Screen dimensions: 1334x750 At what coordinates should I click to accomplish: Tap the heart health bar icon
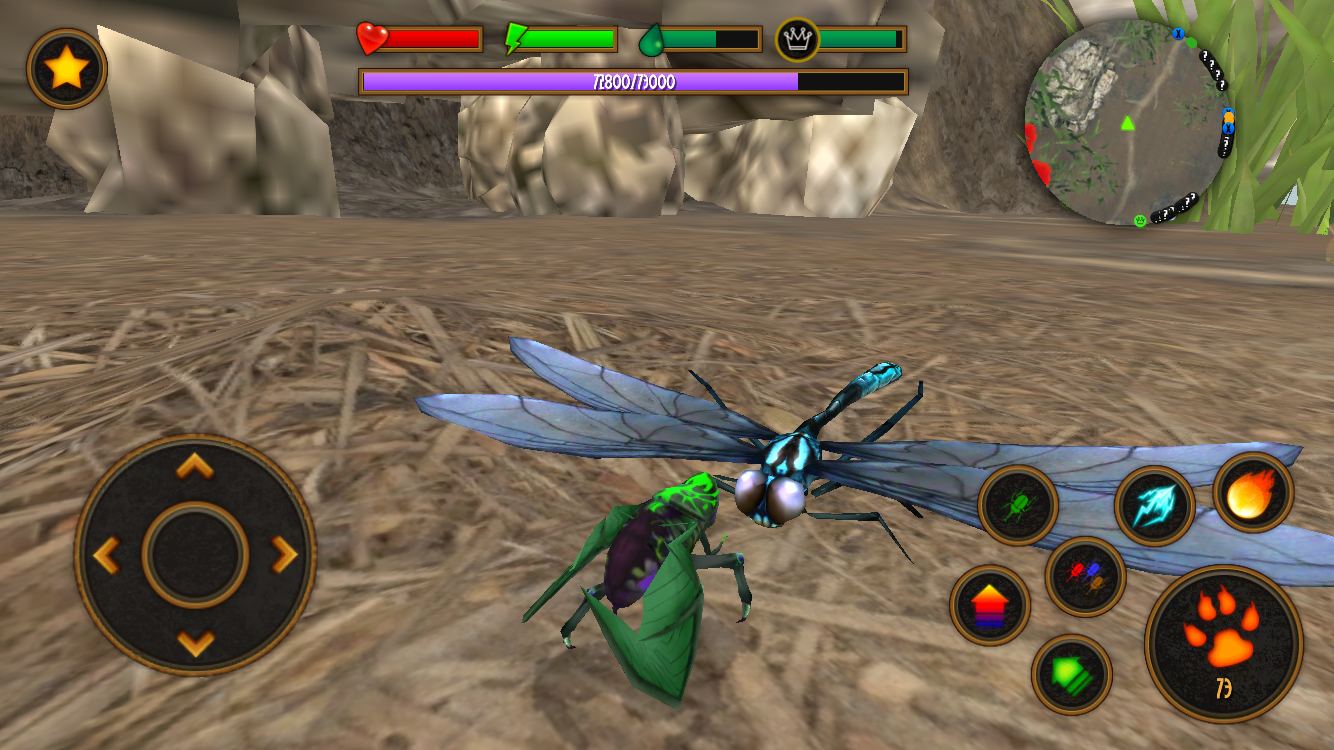[370, 37]
